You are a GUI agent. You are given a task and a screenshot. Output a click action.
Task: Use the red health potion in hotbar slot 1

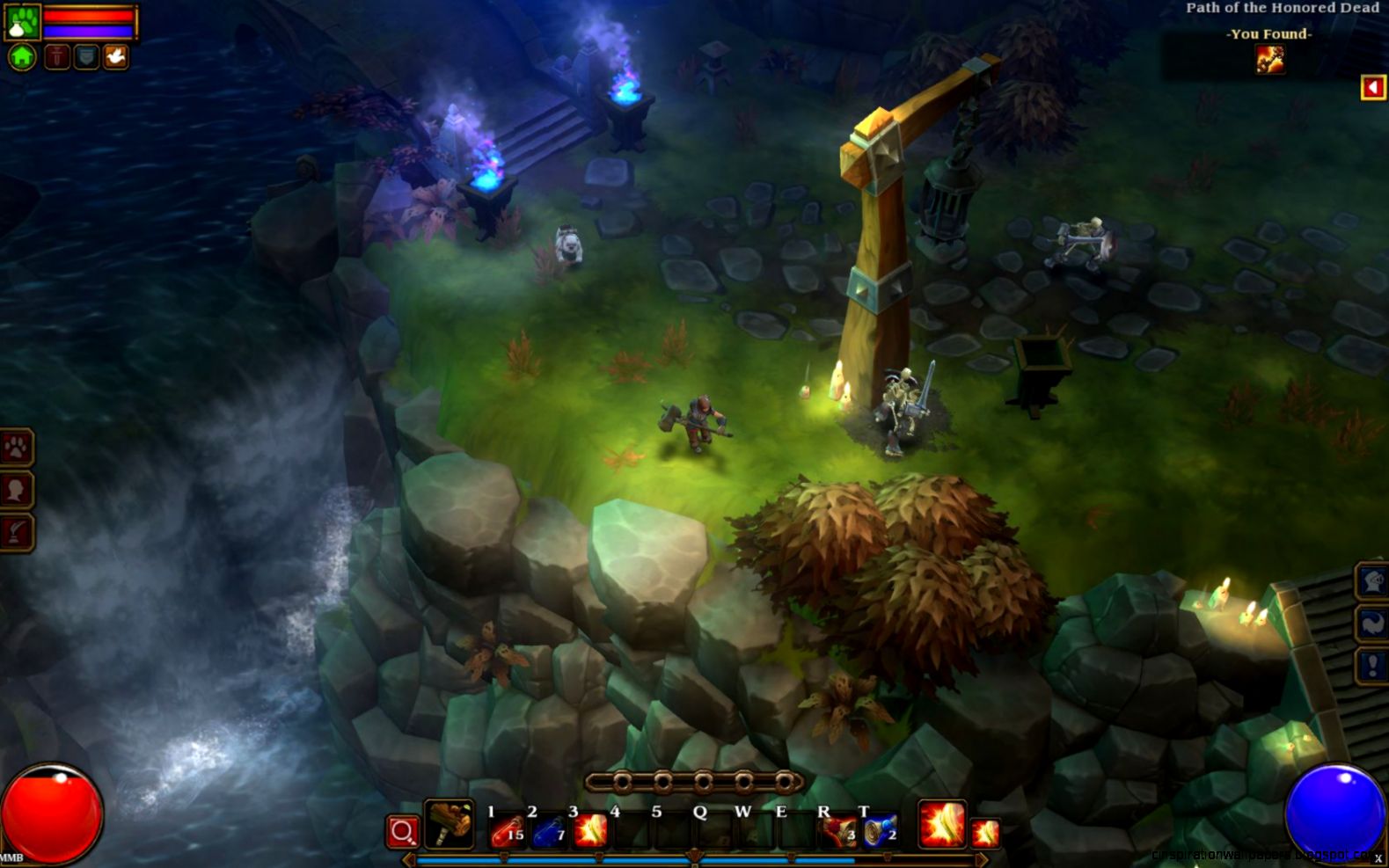pos(507,831)
